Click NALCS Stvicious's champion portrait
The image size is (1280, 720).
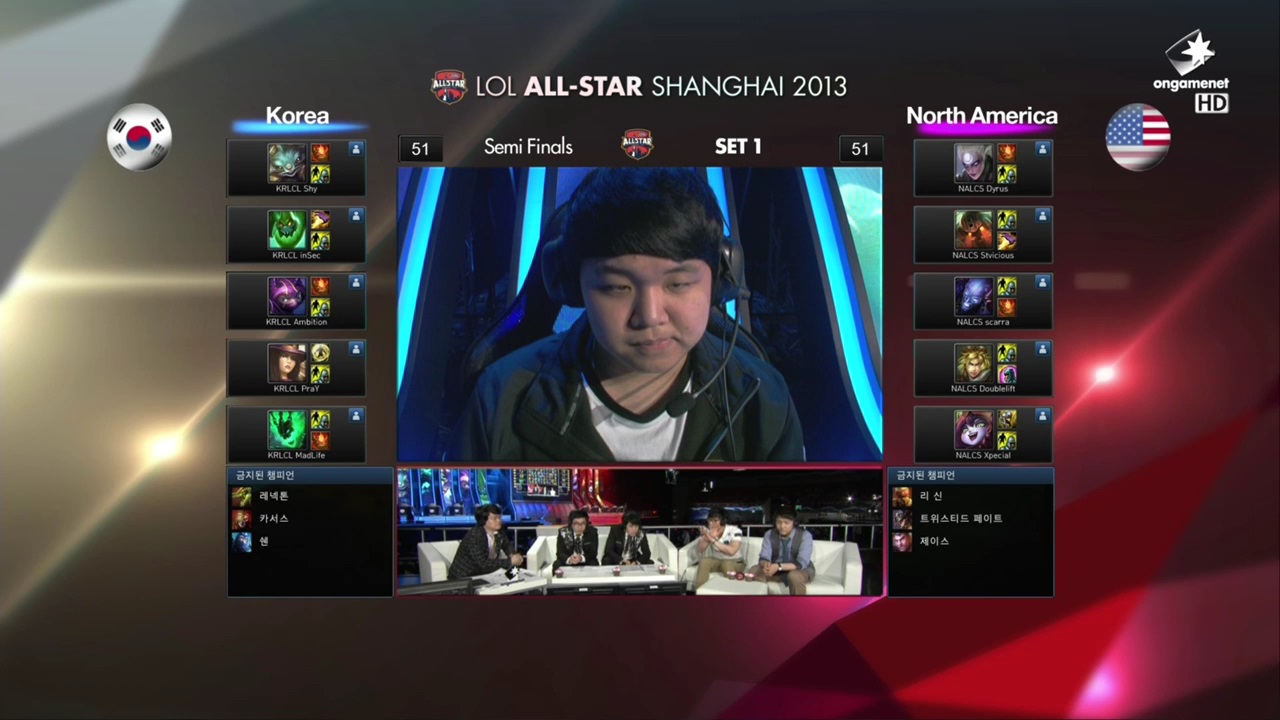(973, 230)
